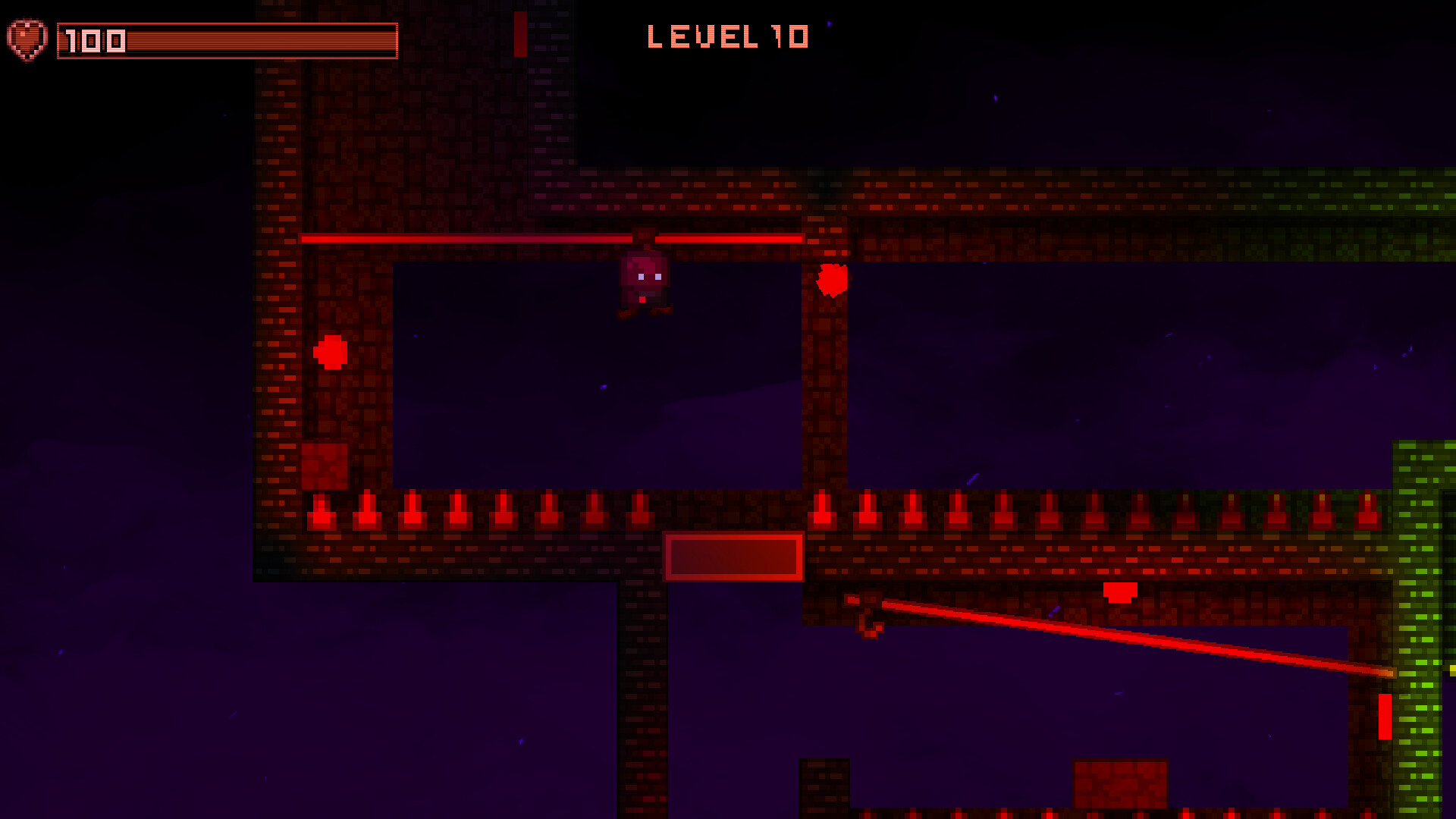This screenshot has width=1456, height=819.
Task: Click the small pickup above the lower platform
Action: click(1119, 592)
